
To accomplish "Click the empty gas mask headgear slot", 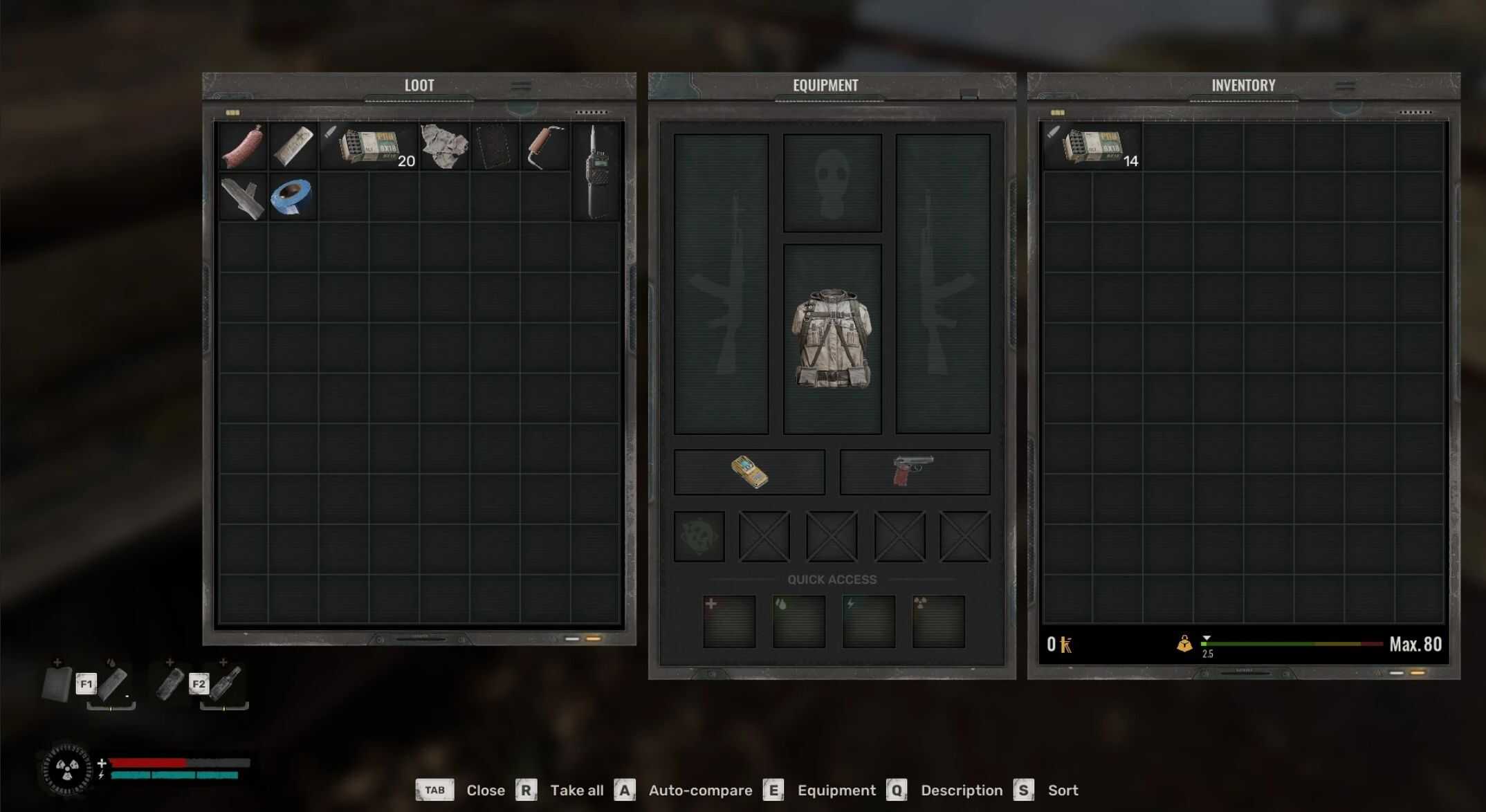I will coord(832,183).
